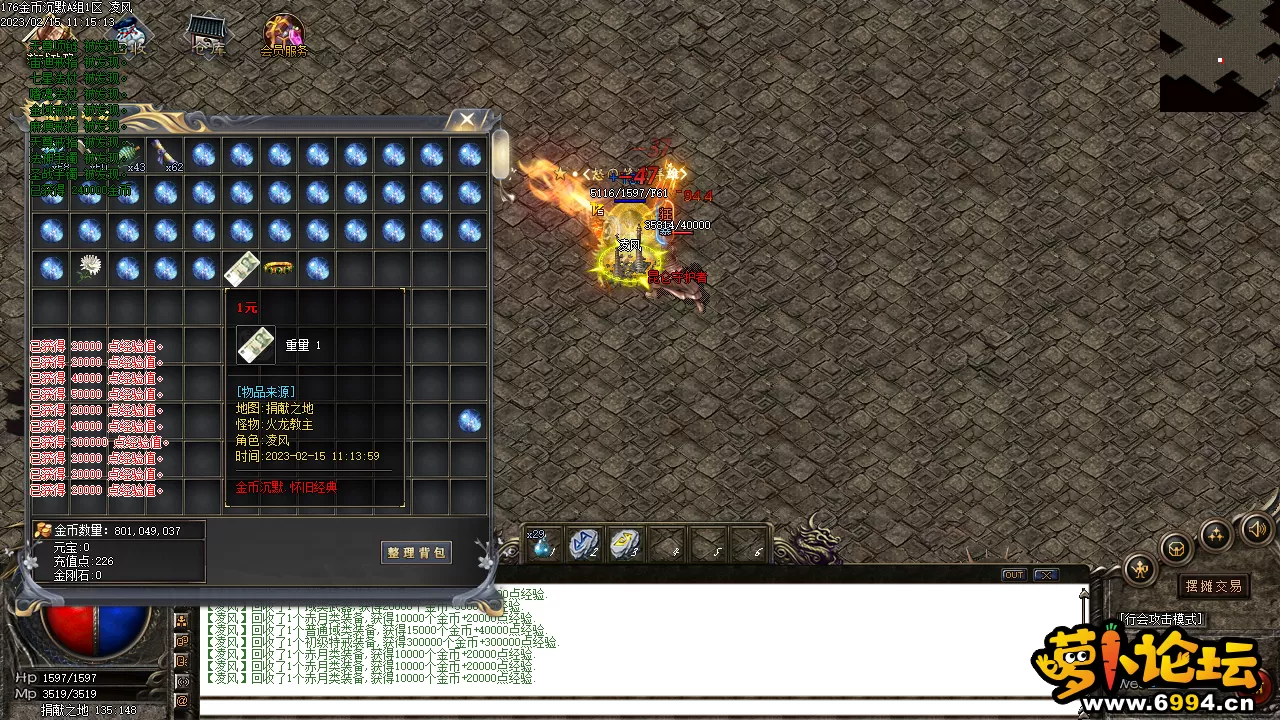Click the 行会攻击模式 attack mode label
Viewport: 1280px width, 720px height.
(1162, 620)
